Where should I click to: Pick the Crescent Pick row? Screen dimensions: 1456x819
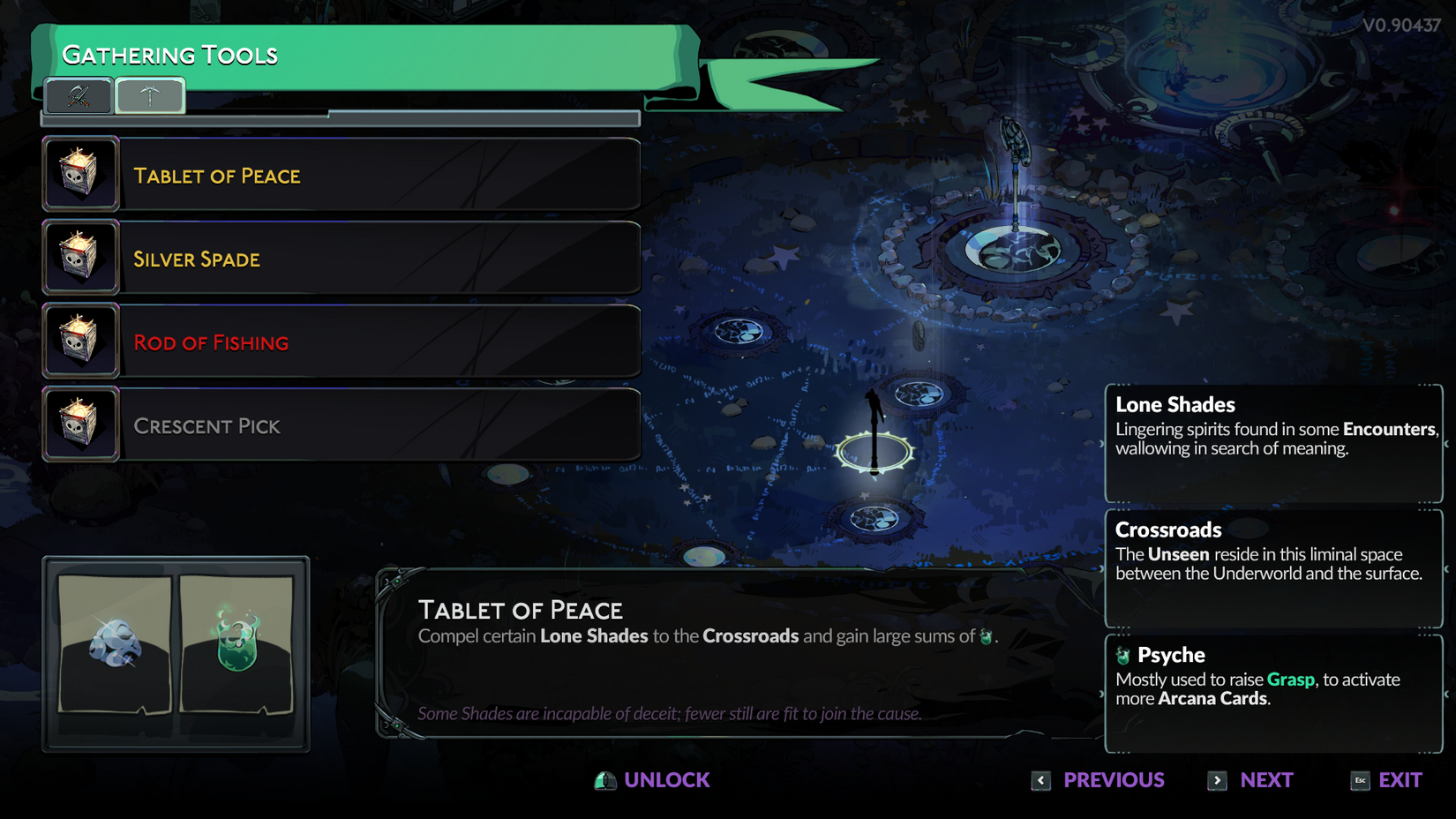pos(341,425)
